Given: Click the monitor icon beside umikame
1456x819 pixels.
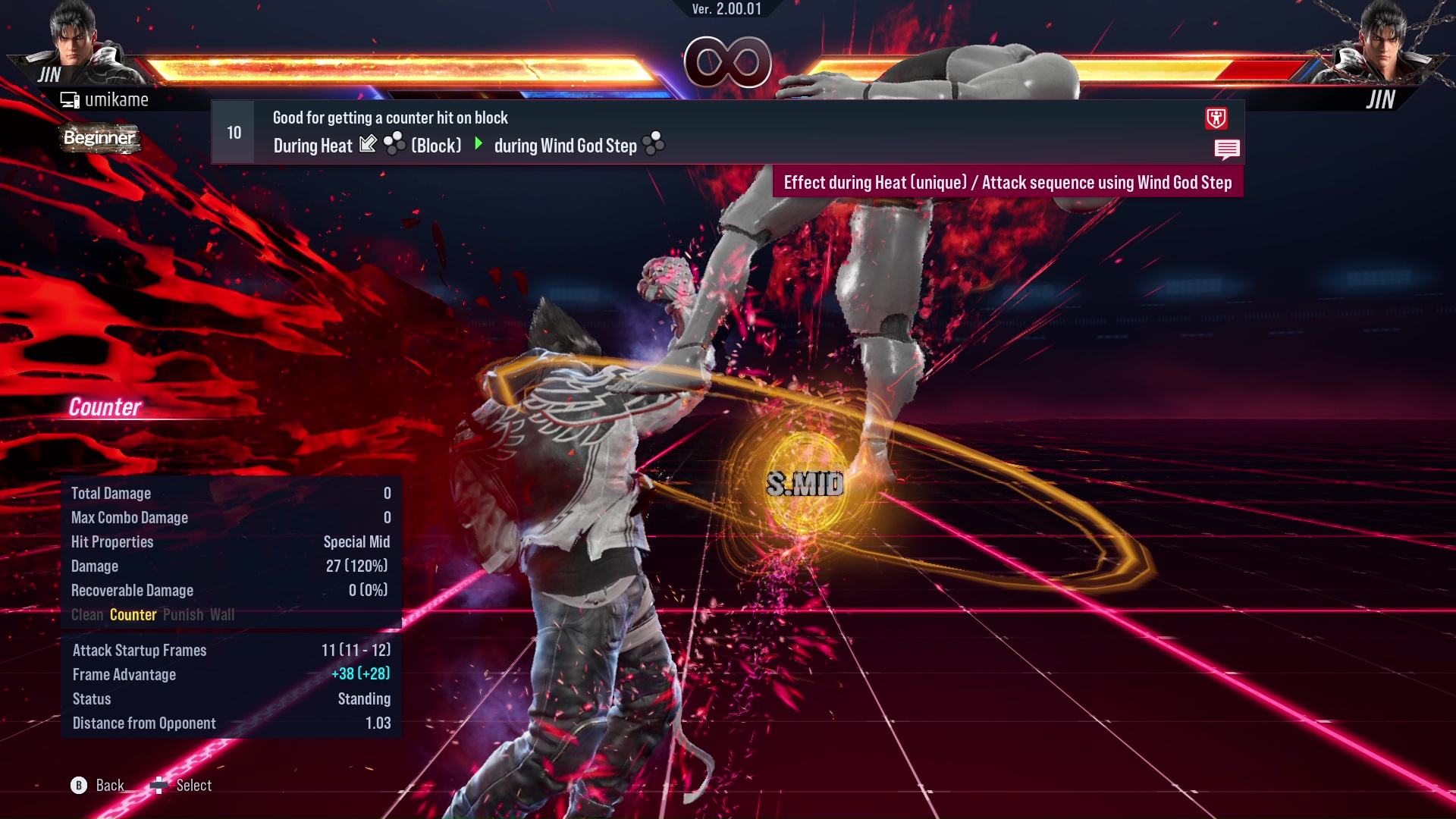Looking at the screenshot, I should click(x=71, y=99).
